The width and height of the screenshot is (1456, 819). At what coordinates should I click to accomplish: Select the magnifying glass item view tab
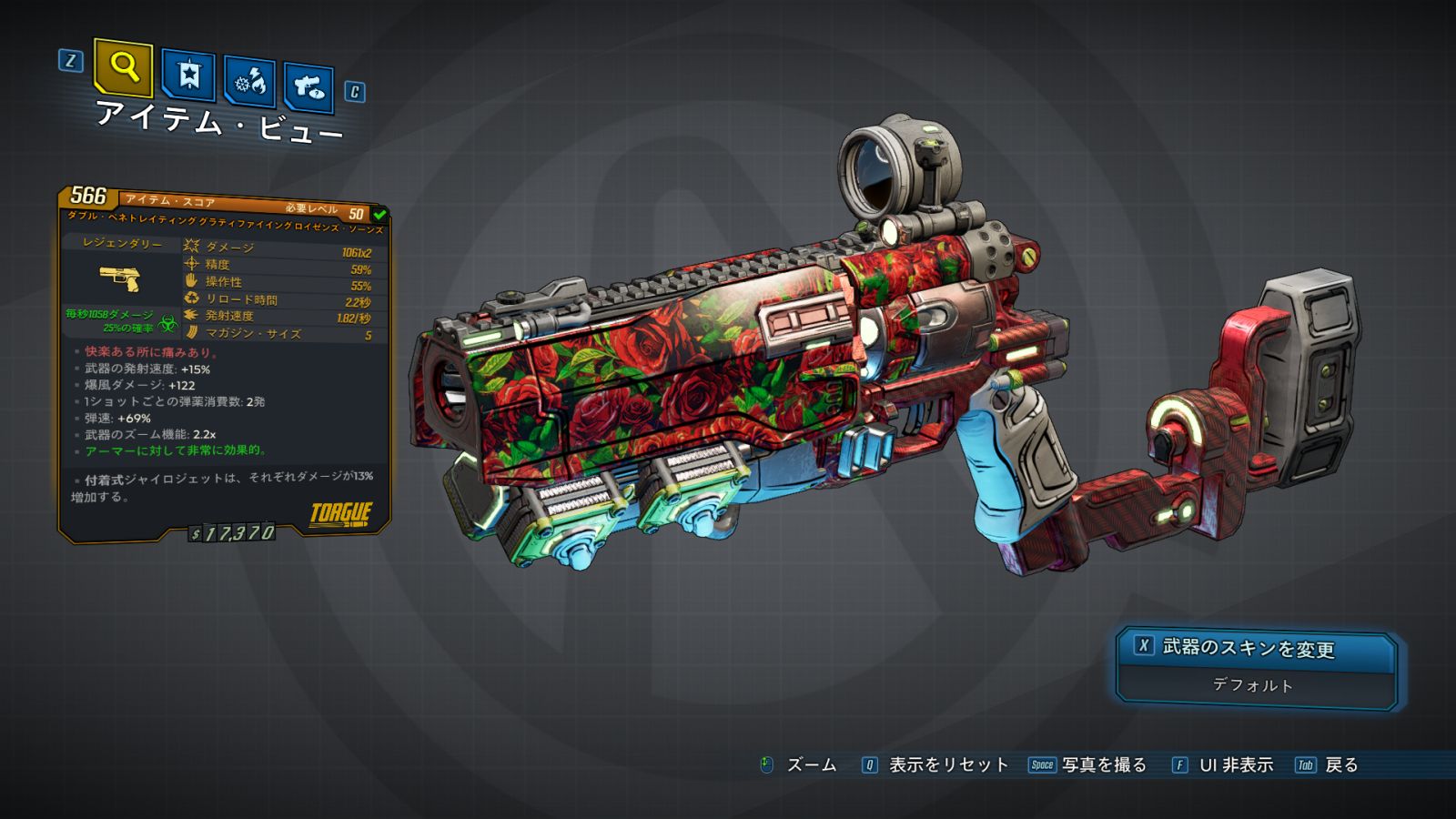(123, 67)
